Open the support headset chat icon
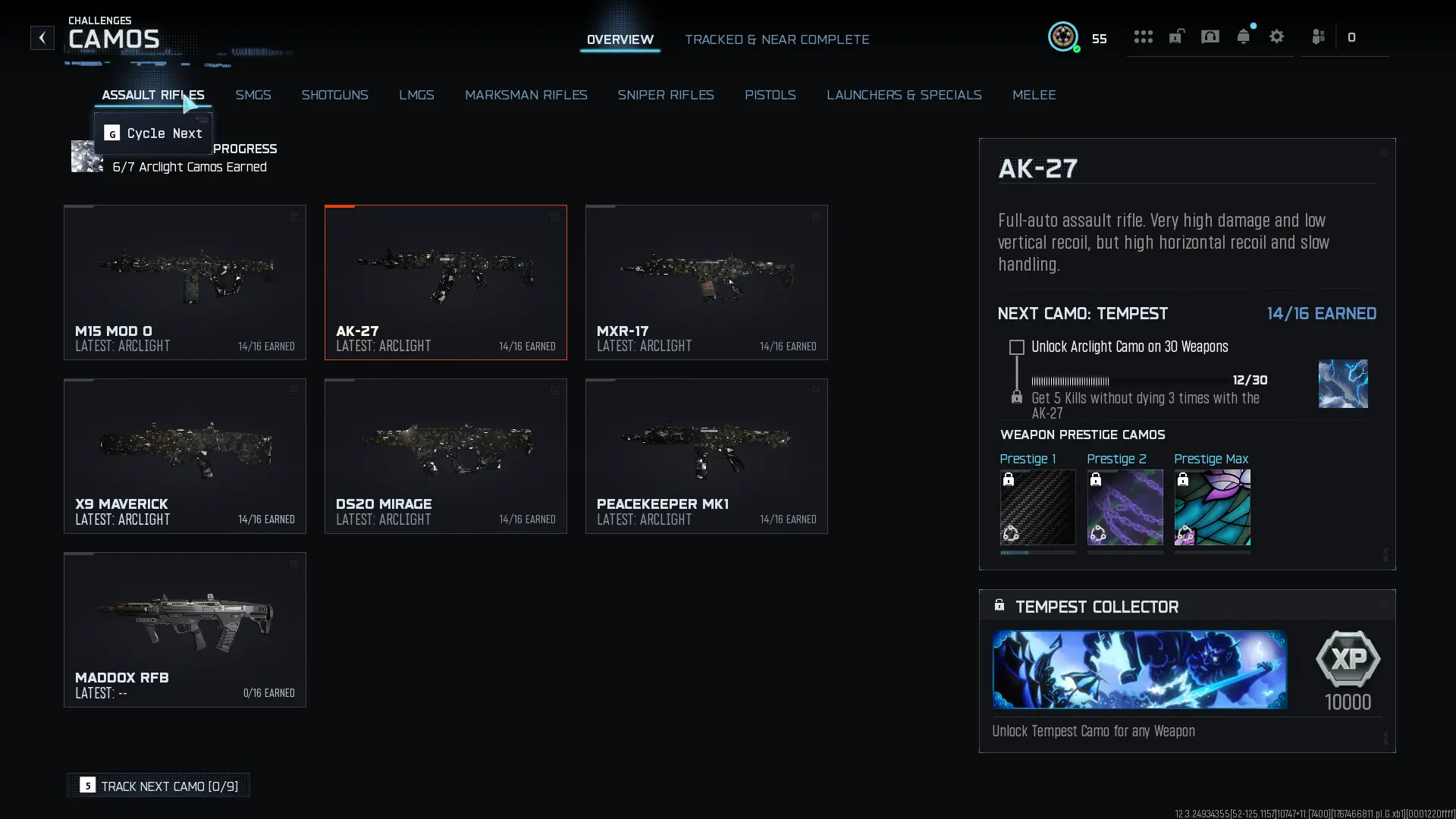This screenshot has height=819, width=1456. pos(1210,36)
